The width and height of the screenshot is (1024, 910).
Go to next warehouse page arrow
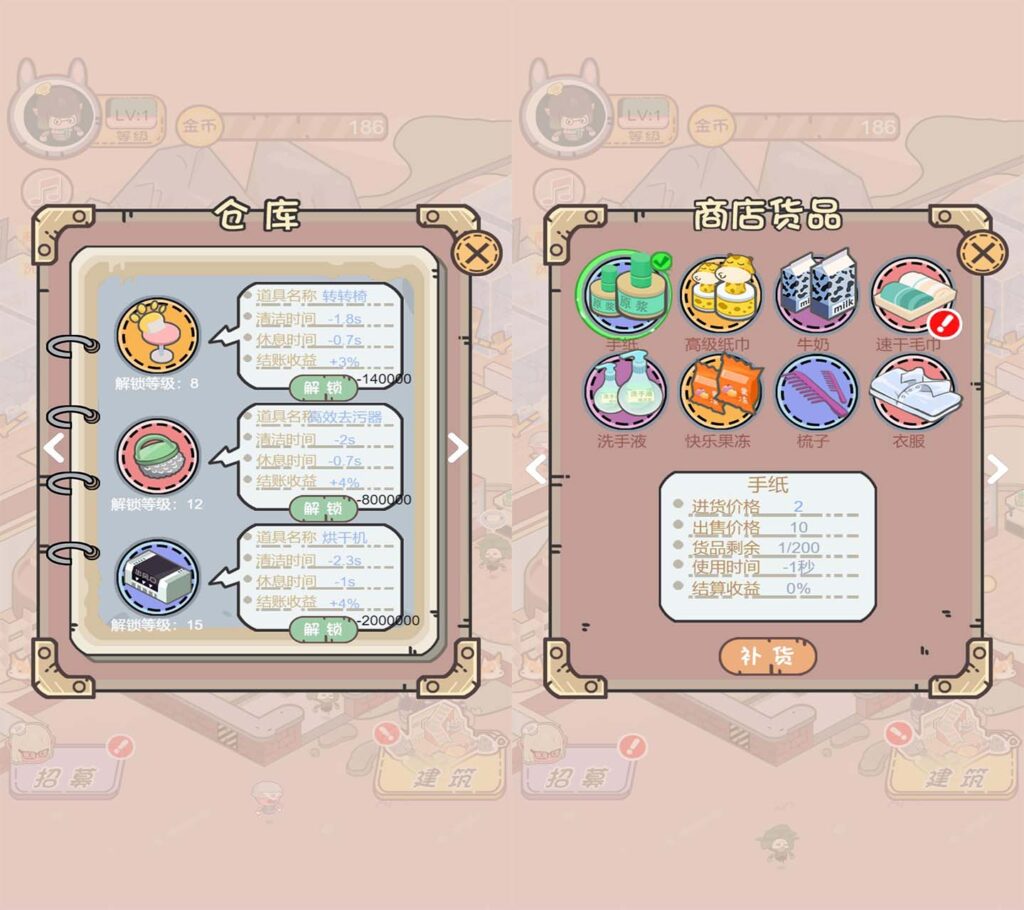pyautogui.click(x=457, y=448)
